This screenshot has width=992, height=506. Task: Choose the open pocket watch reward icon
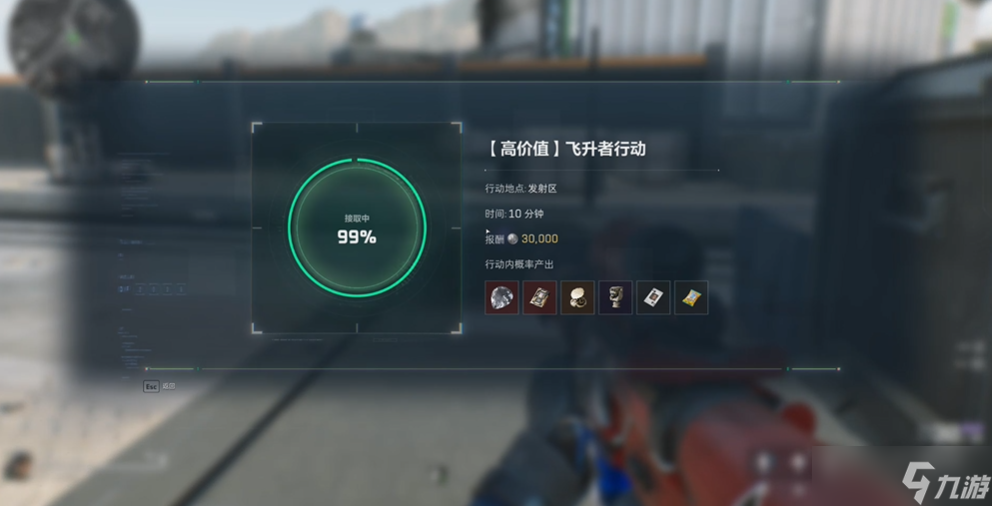click(x=578, y=297)
